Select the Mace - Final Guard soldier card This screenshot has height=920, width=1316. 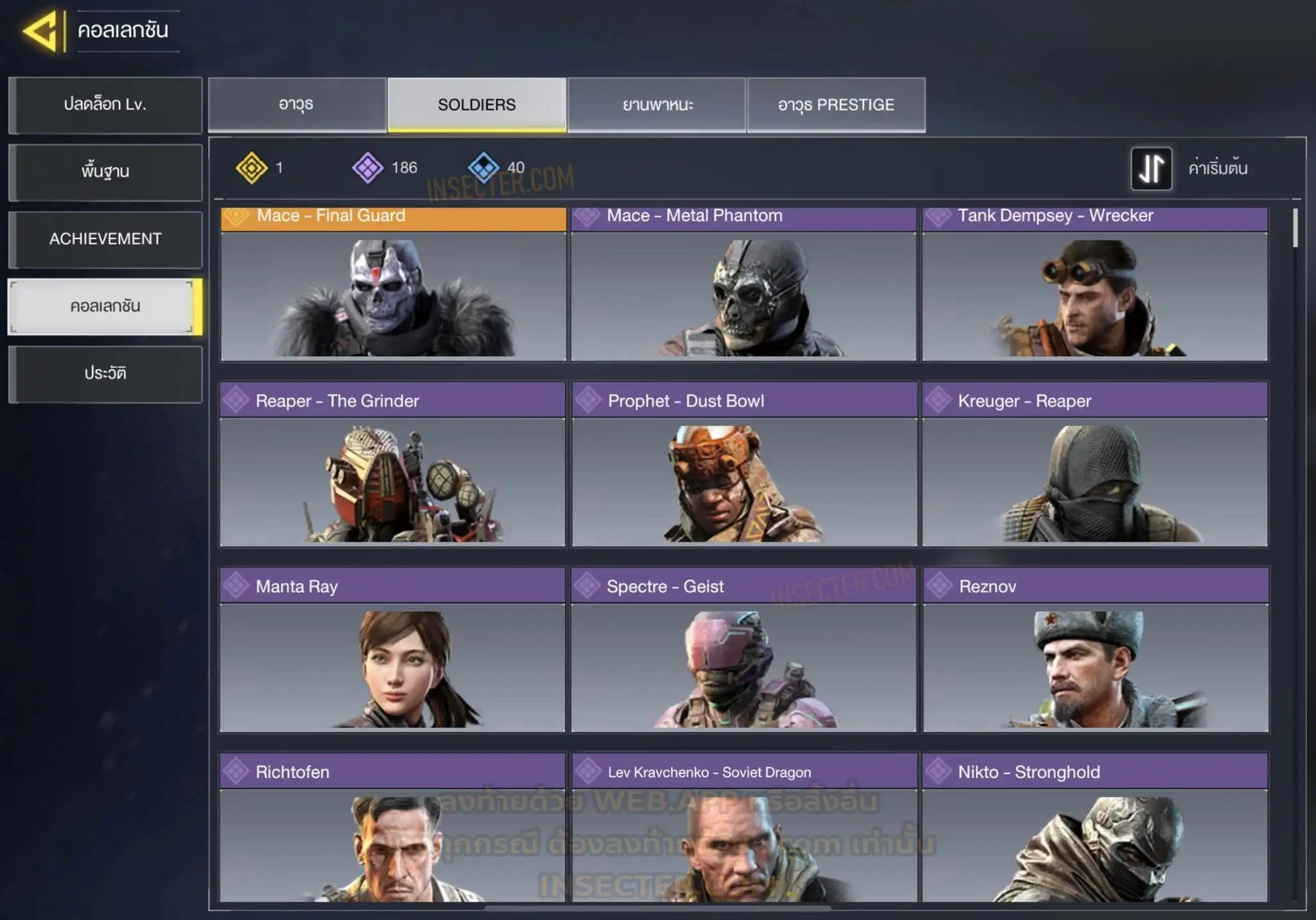click(x=393, y=286)
